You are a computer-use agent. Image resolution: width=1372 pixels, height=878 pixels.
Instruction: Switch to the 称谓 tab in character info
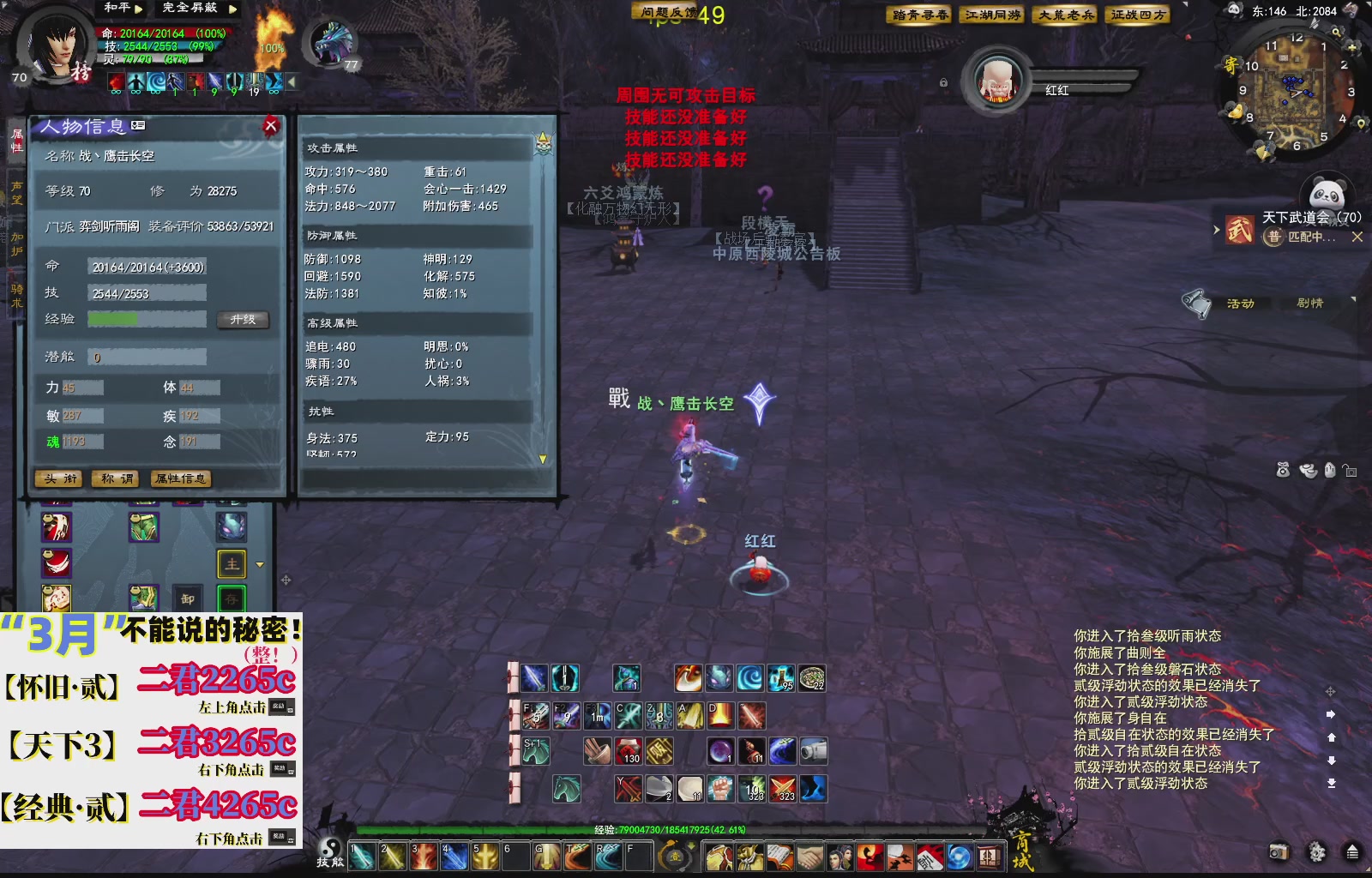click(x=114, y=479)
